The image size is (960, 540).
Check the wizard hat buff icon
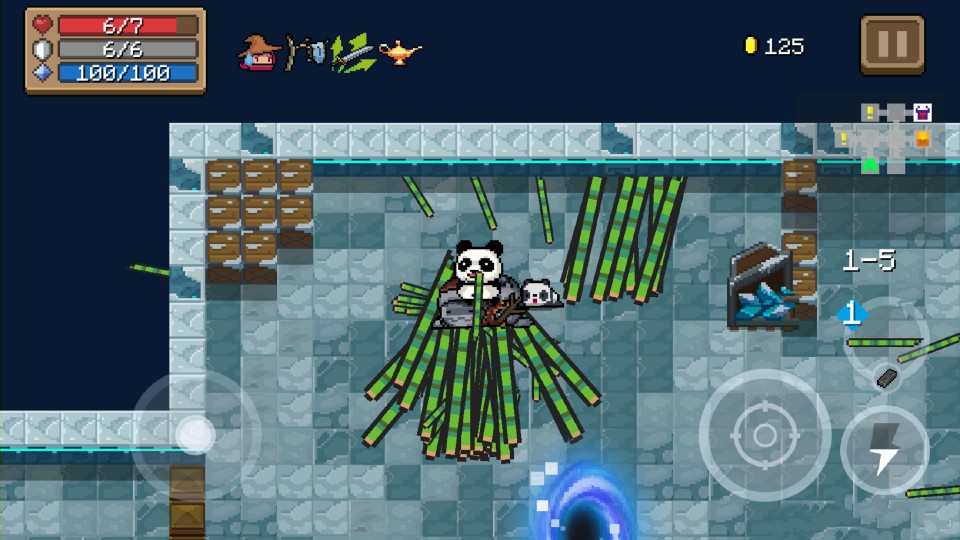tap(259, 50)
